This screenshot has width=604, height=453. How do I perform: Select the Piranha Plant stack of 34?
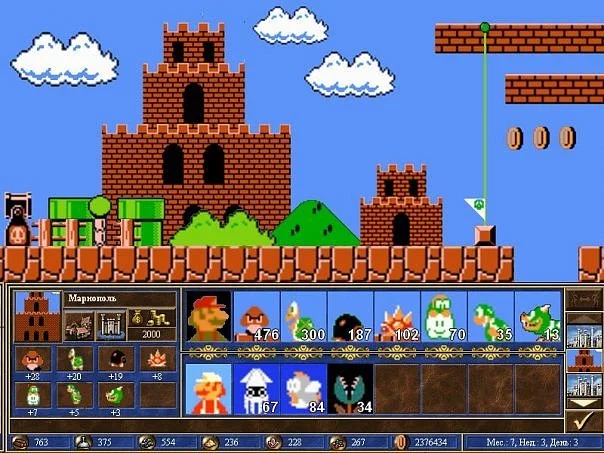click(350, 389)
